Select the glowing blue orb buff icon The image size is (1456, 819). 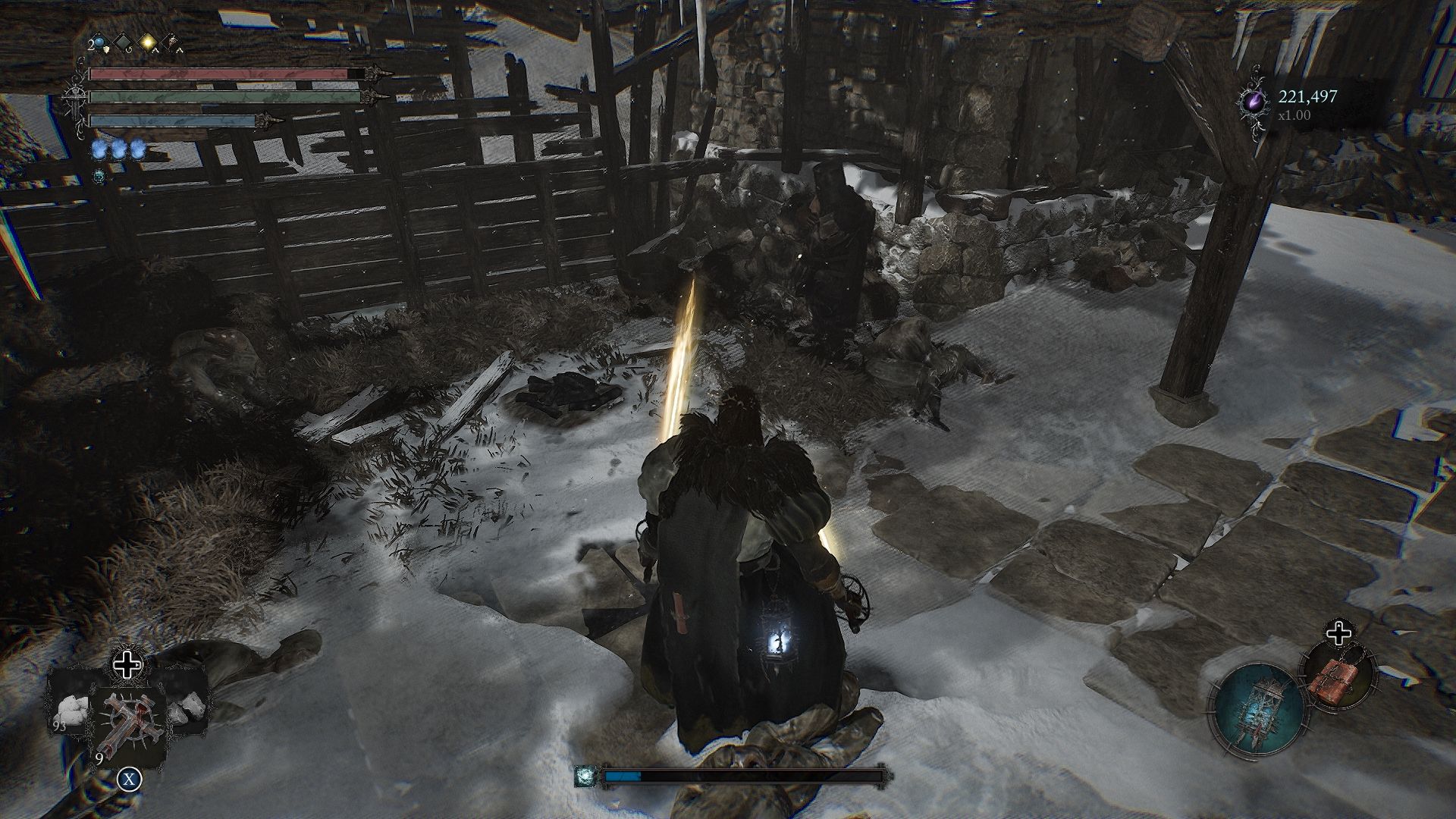point(99,44)
